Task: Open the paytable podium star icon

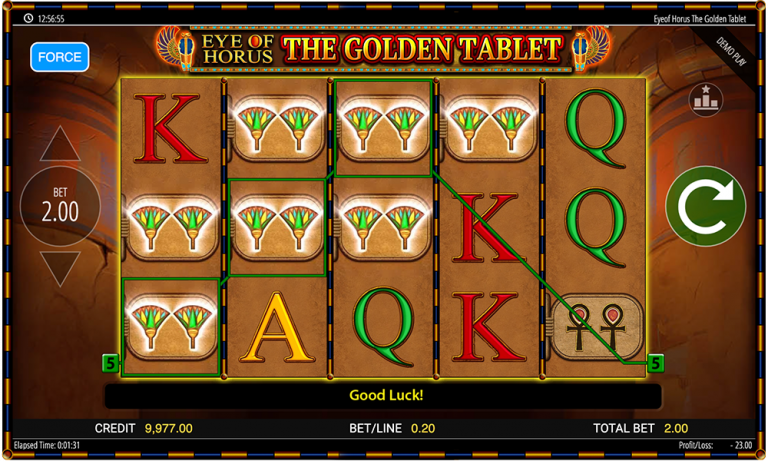Action: pos(705,99)
